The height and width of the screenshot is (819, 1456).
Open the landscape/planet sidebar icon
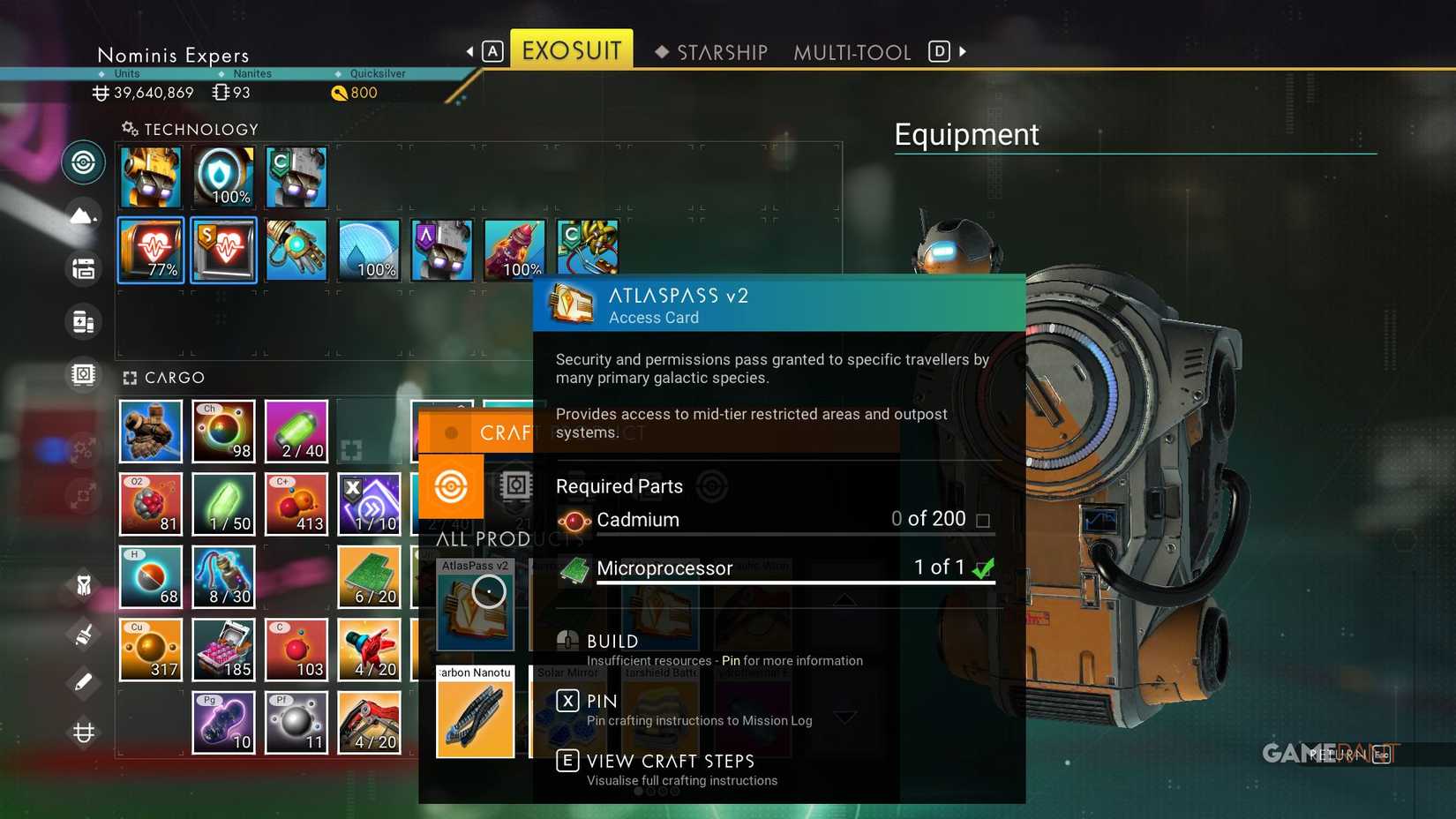pyautogui.click(x=83, y=215)
